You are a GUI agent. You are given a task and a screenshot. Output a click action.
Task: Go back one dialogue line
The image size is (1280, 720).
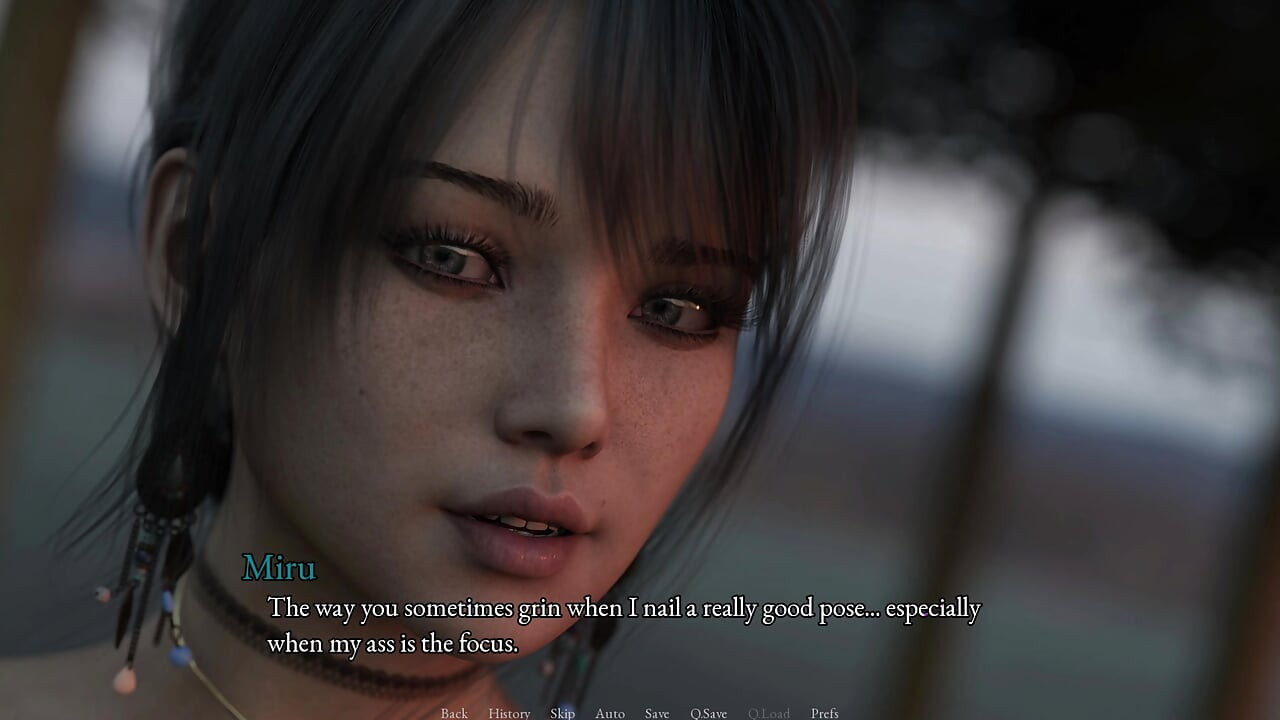454,713
